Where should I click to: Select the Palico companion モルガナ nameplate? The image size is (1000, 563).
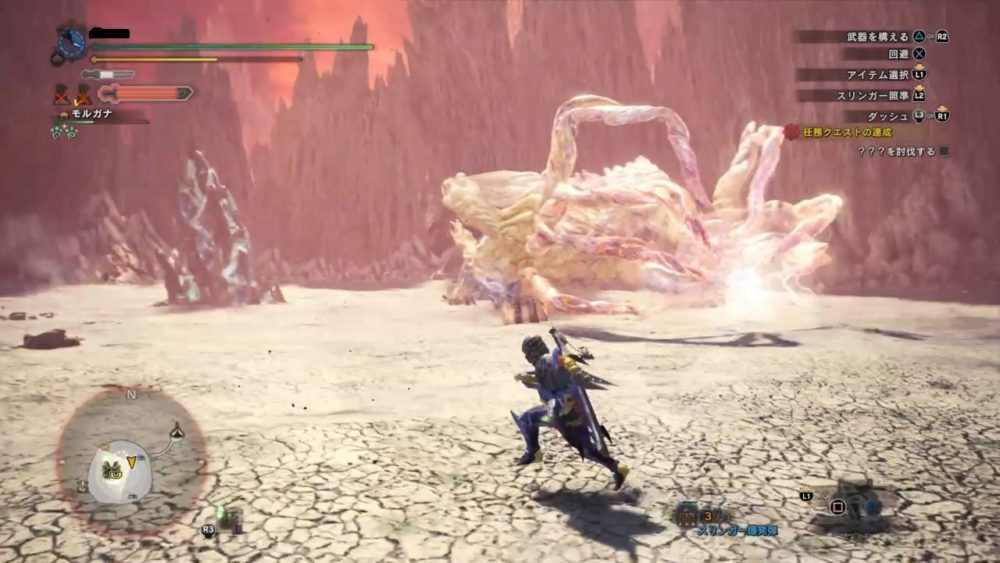pyautogui.click(x=91, y=114)
